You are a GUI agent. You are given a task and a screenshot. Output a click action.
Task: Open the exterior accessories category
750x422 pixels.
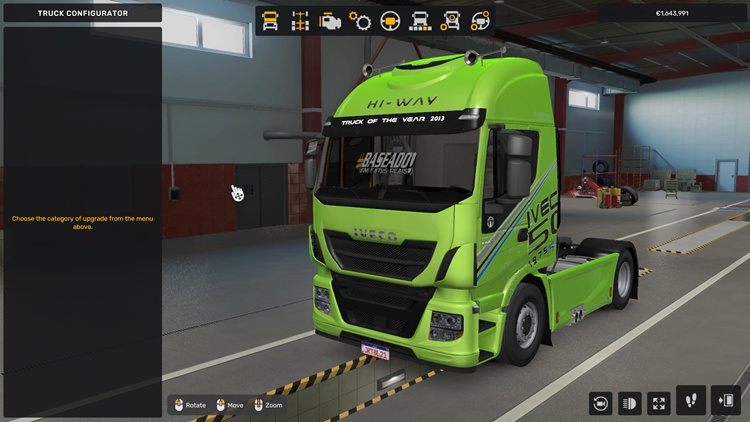[451, 19]
